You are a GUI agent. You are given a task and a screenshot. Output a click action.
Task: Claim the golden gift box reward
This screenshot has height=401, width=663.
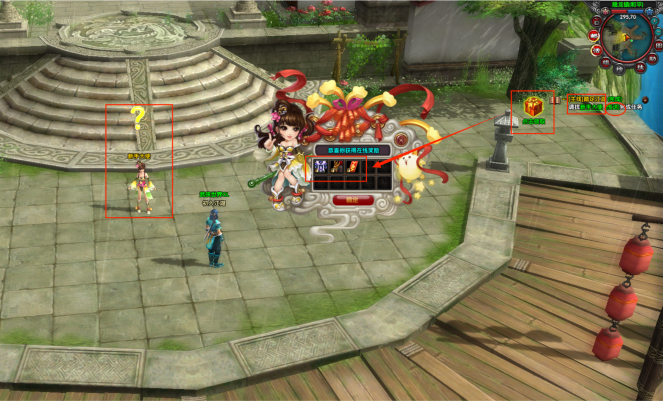tap(532, 105)
